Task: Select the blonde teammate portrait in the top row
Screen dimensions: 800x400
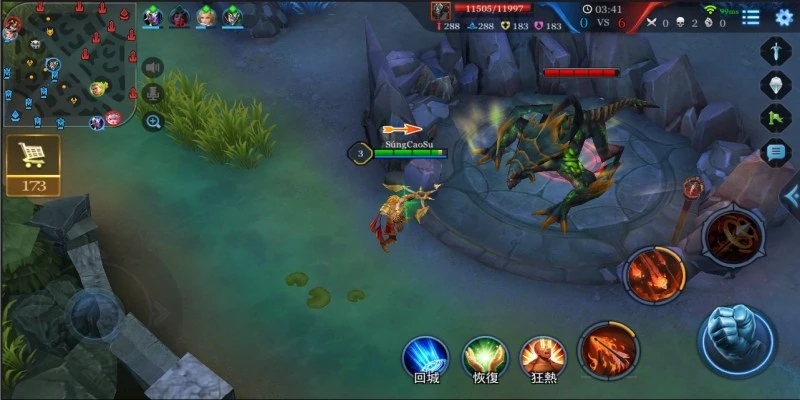Action: 205,16
